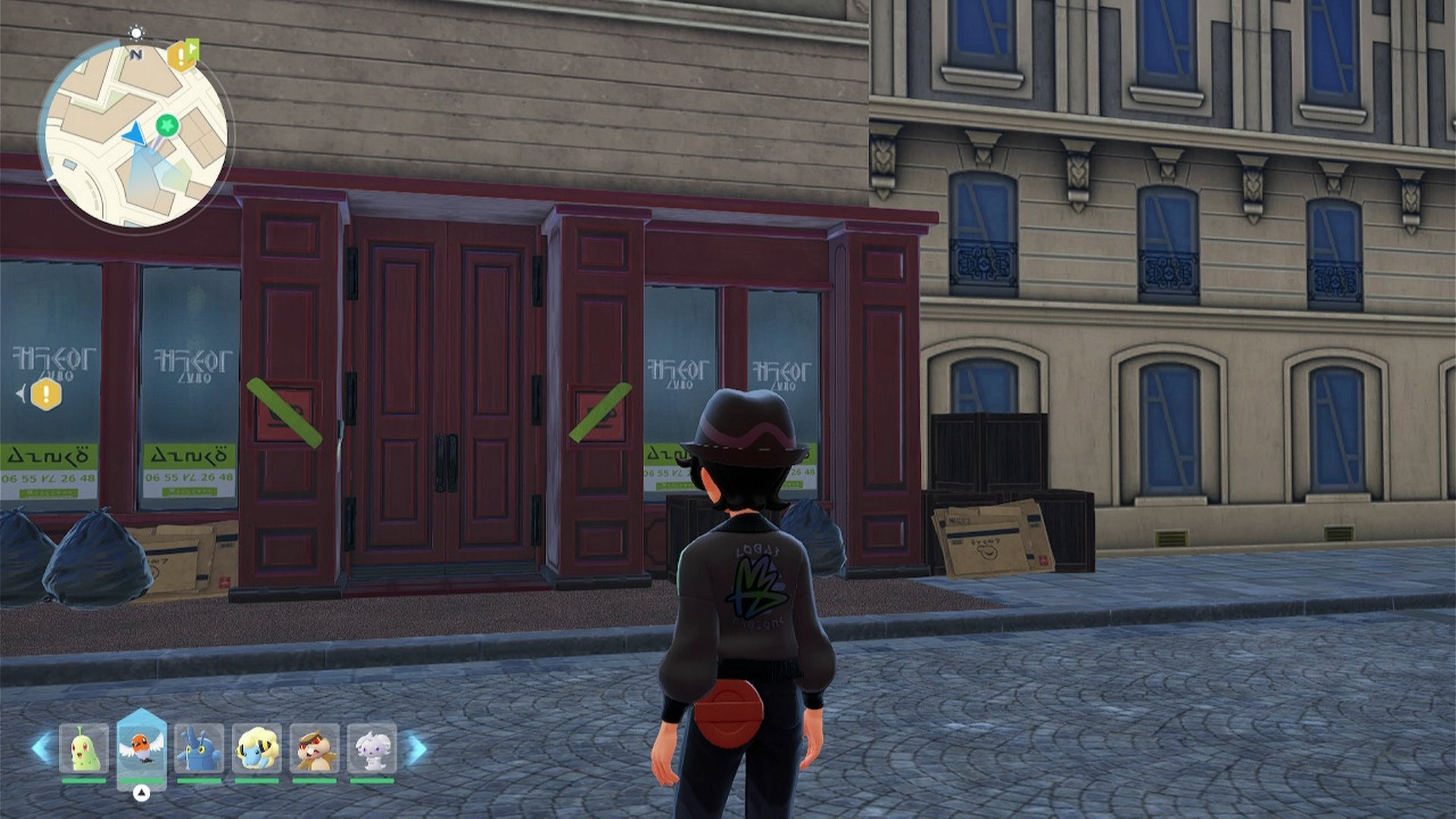Image resolution: width=1456 pixels, height=819 pixels.
Task: Open the circular minimap
Action: point(135,135)
